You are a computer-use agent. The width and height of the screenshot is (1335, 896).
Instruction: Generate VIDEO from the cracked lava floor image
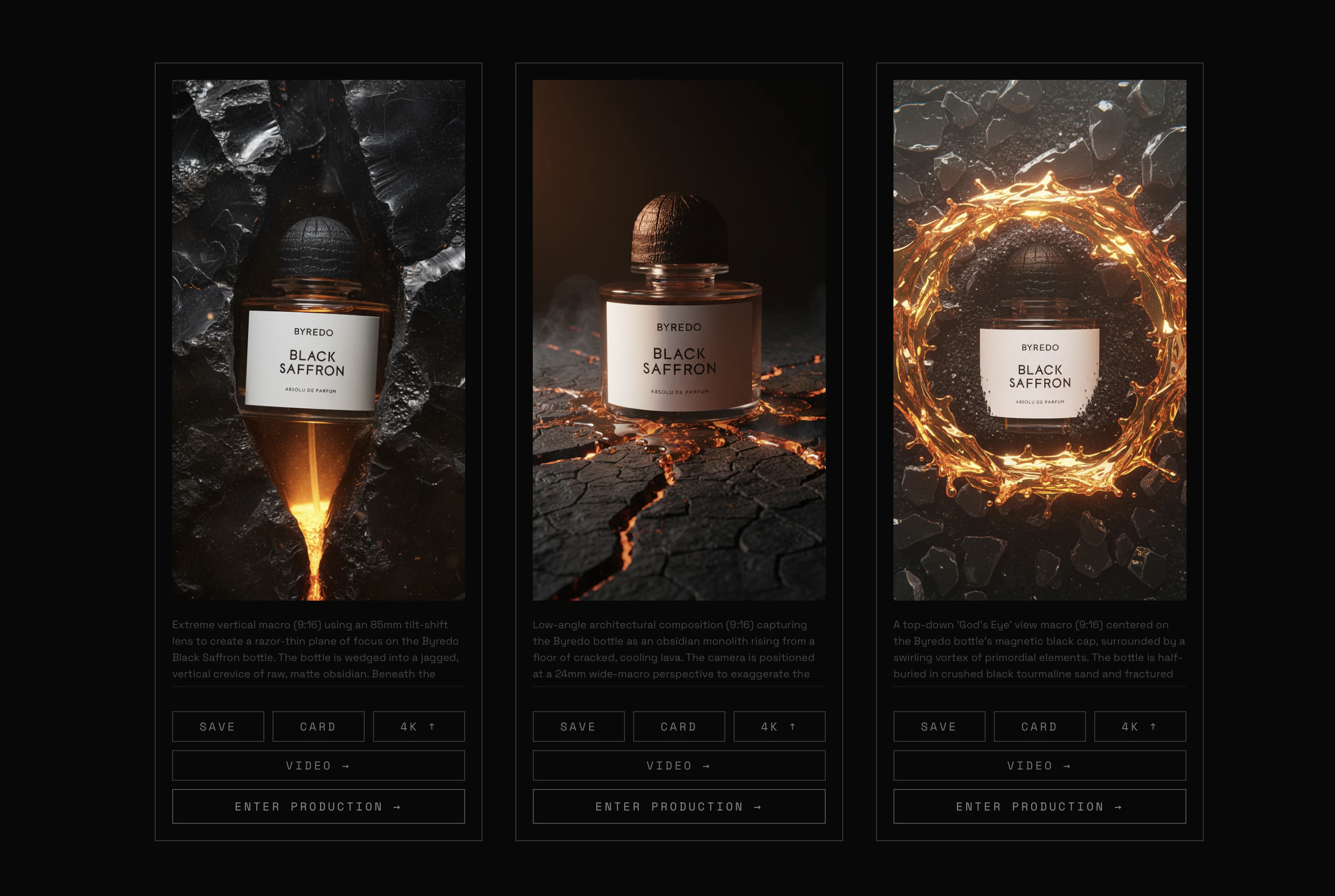pyautogui.click(x=679, y=765)
